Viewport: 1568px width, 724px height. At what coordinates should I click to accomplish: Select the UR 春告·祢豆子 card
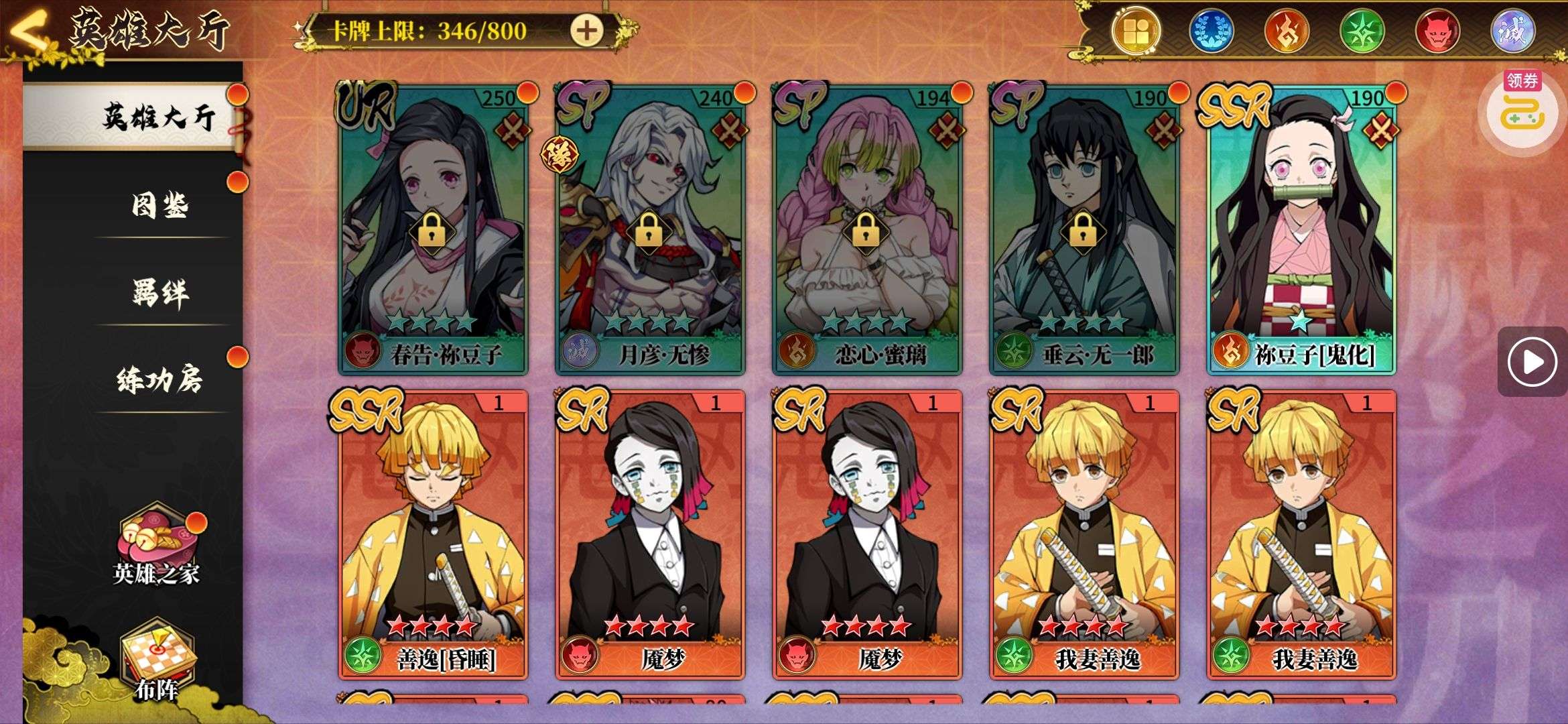433,228
